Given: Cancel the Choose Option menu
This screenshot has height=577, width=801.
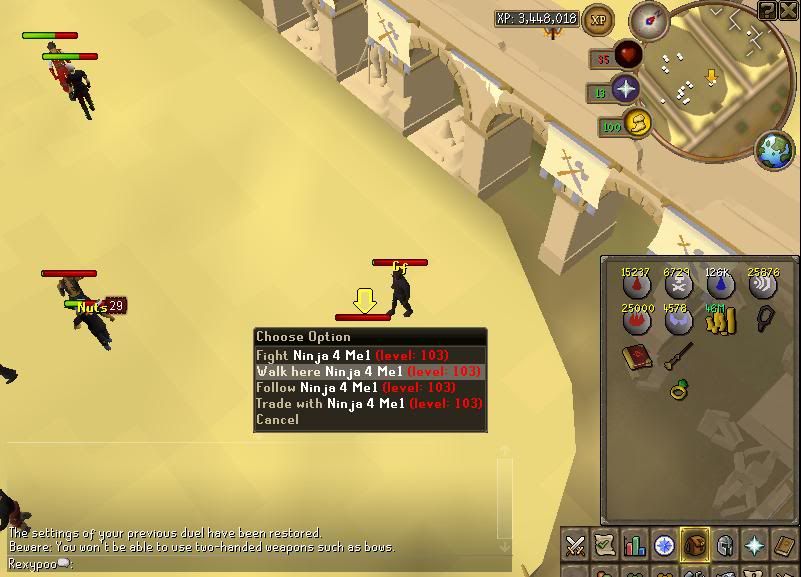Looking at the screenshot, I should point(277,420).
